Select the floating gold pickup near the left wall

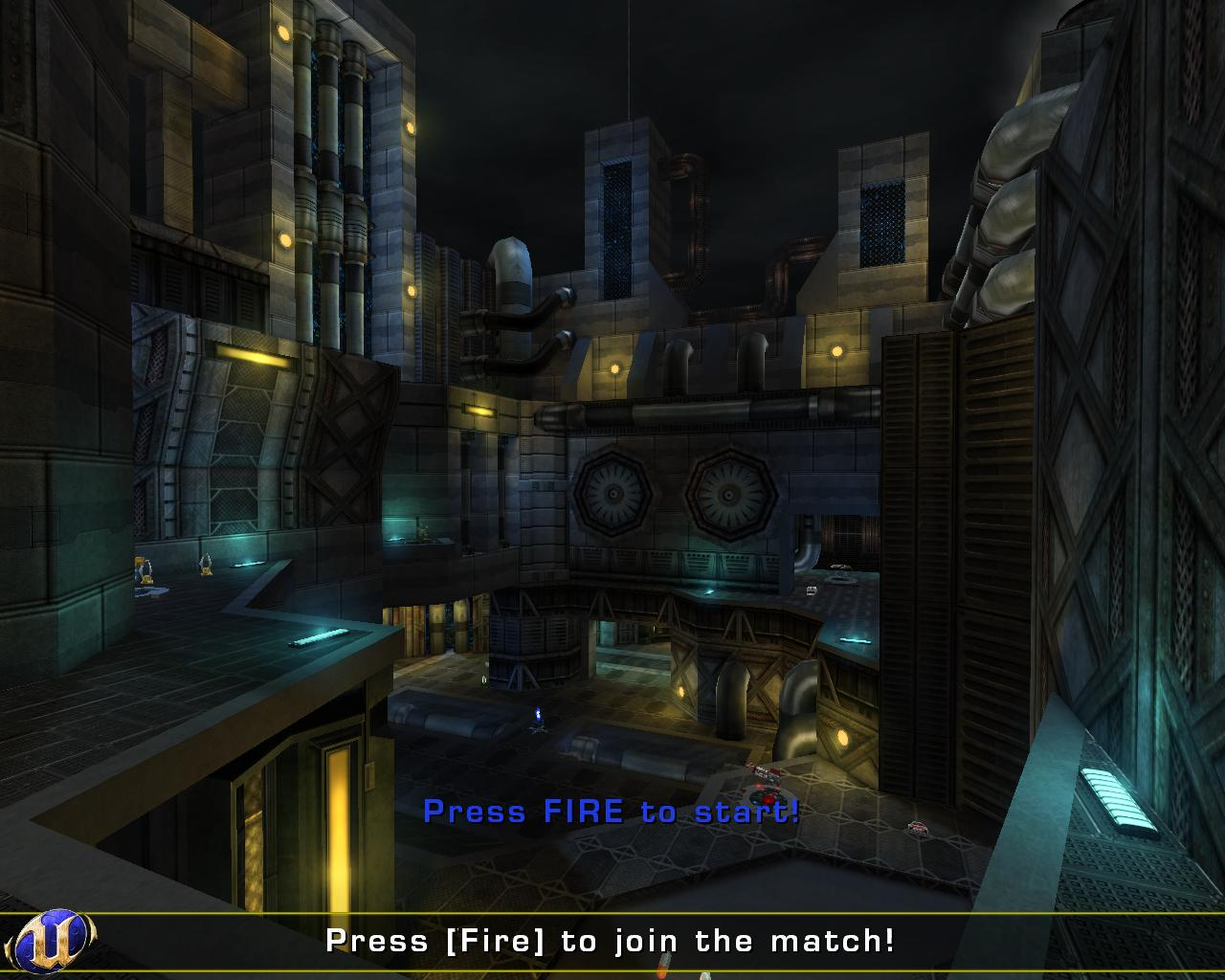207,567
